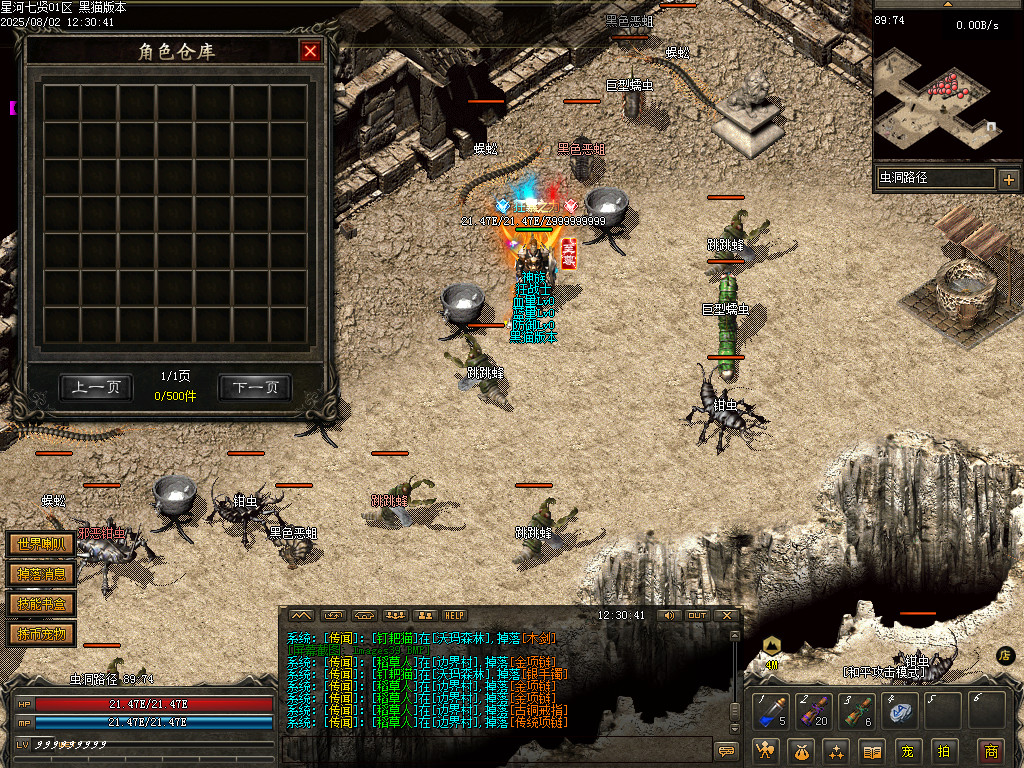Close the 角色仓库 warehouse window
The image size is (1024, 768).
(x=311, y=51)
